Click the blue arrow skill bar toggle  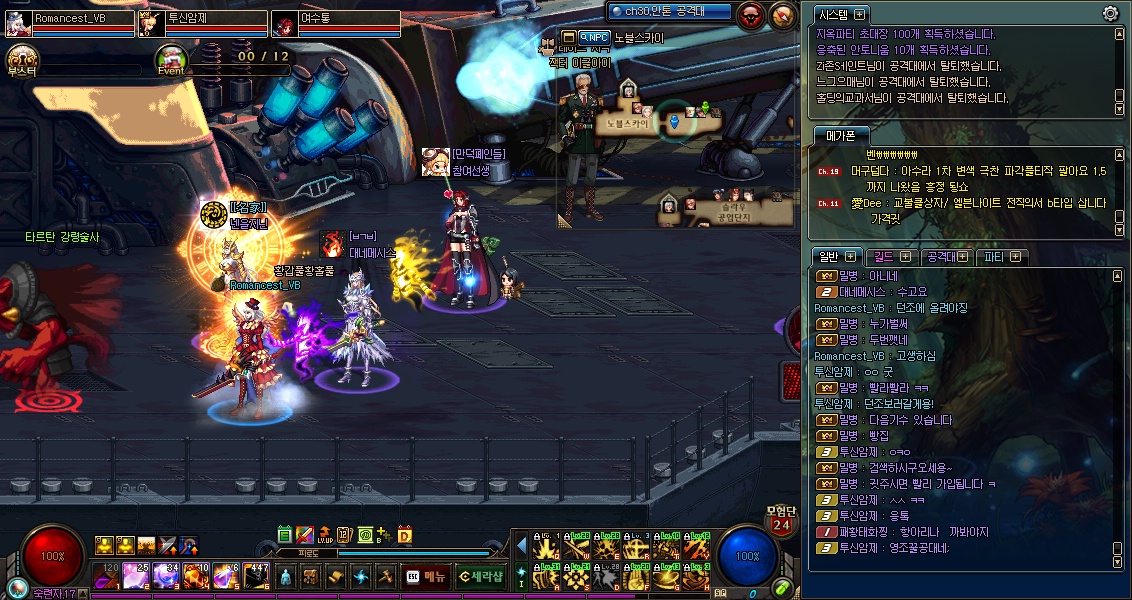pos(521,545)
